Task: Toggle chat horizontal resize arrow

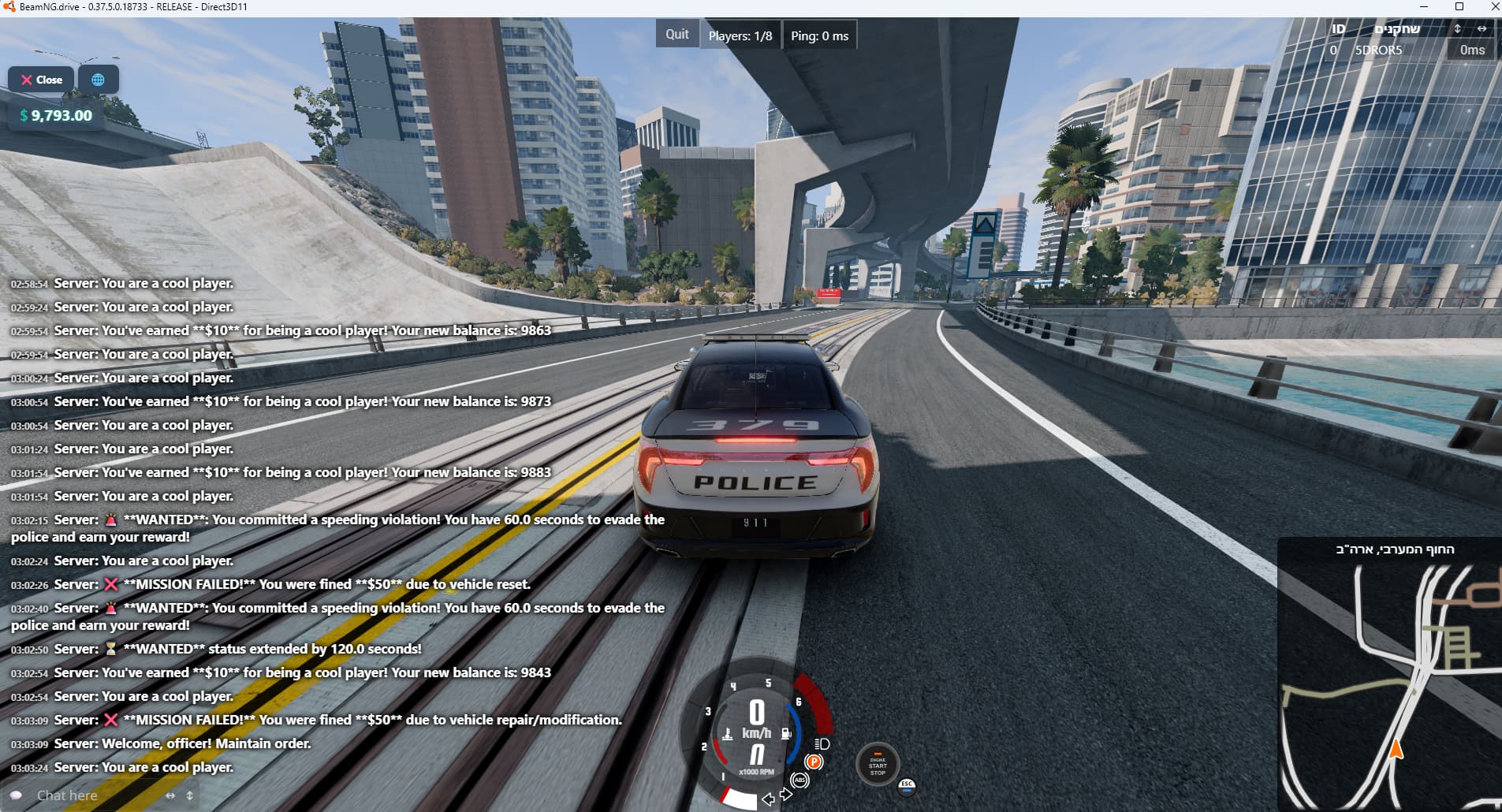Action: click(170, 795)
